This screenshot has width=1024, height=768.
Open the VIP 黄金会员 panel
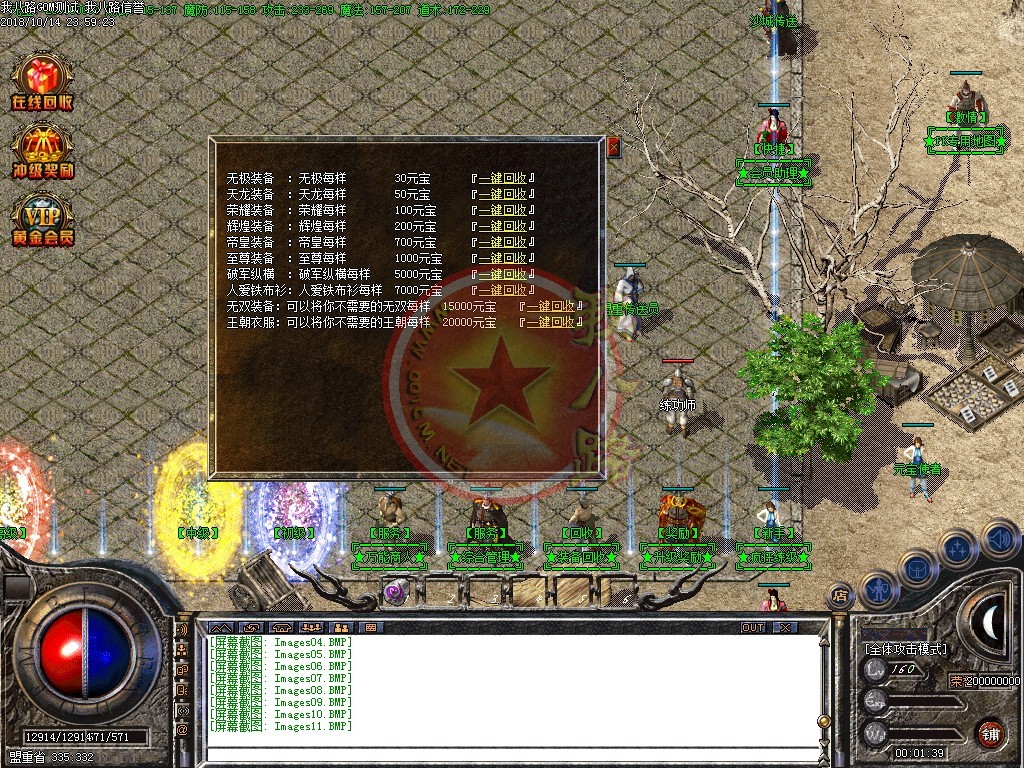[x=42, y=219]
